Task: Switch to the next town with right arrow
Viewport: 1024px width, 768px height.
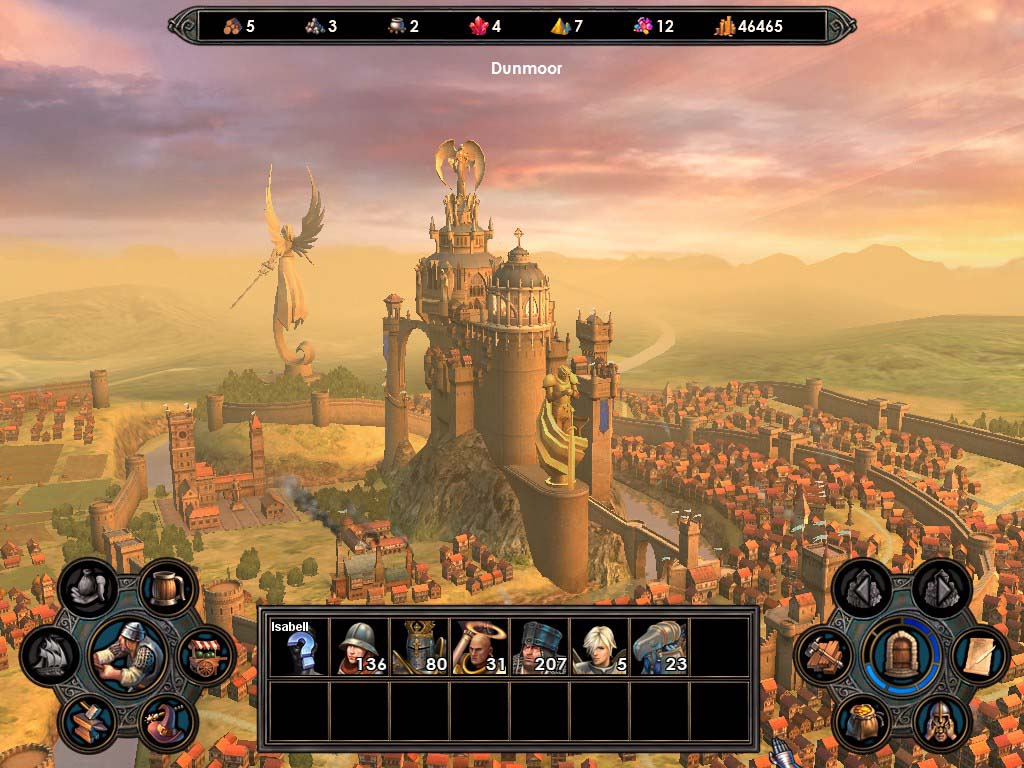Action: (941, 588)
